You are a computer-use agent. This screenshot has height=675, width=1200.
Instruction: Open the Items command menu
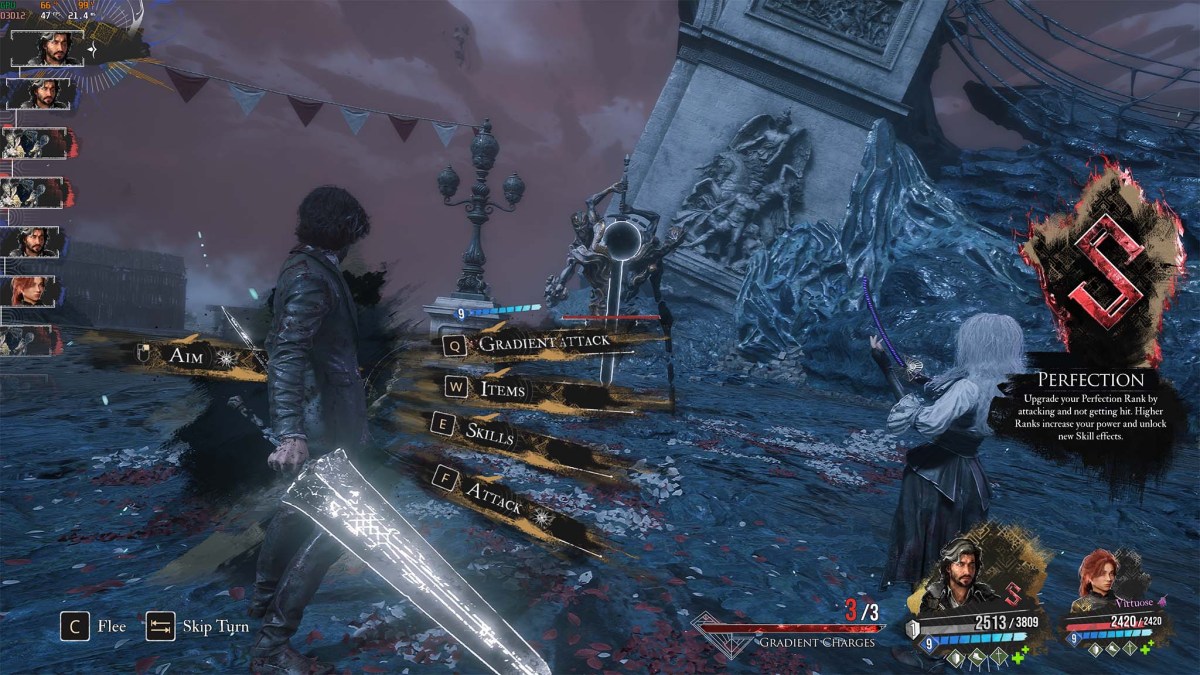502,388
